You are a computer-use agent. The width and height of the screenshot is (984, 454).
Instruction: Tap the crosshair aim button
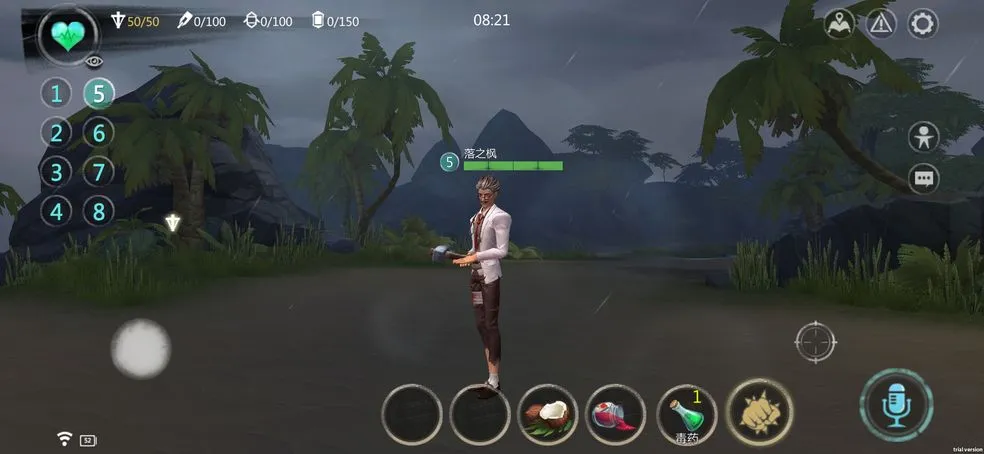point(815,342)
